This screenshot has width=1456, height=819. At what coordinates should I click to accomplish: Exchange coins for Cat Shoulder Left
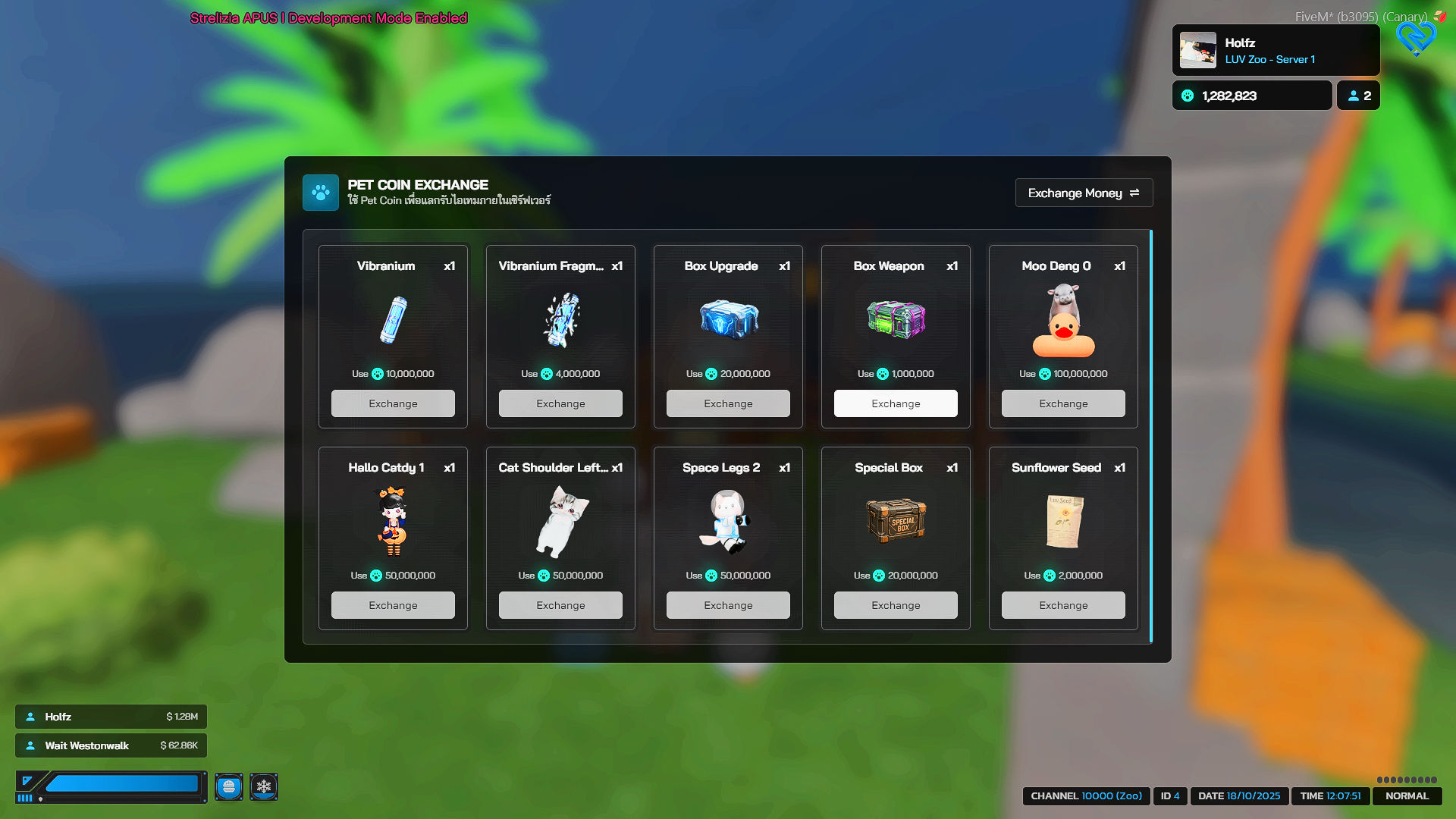[560, 605]
